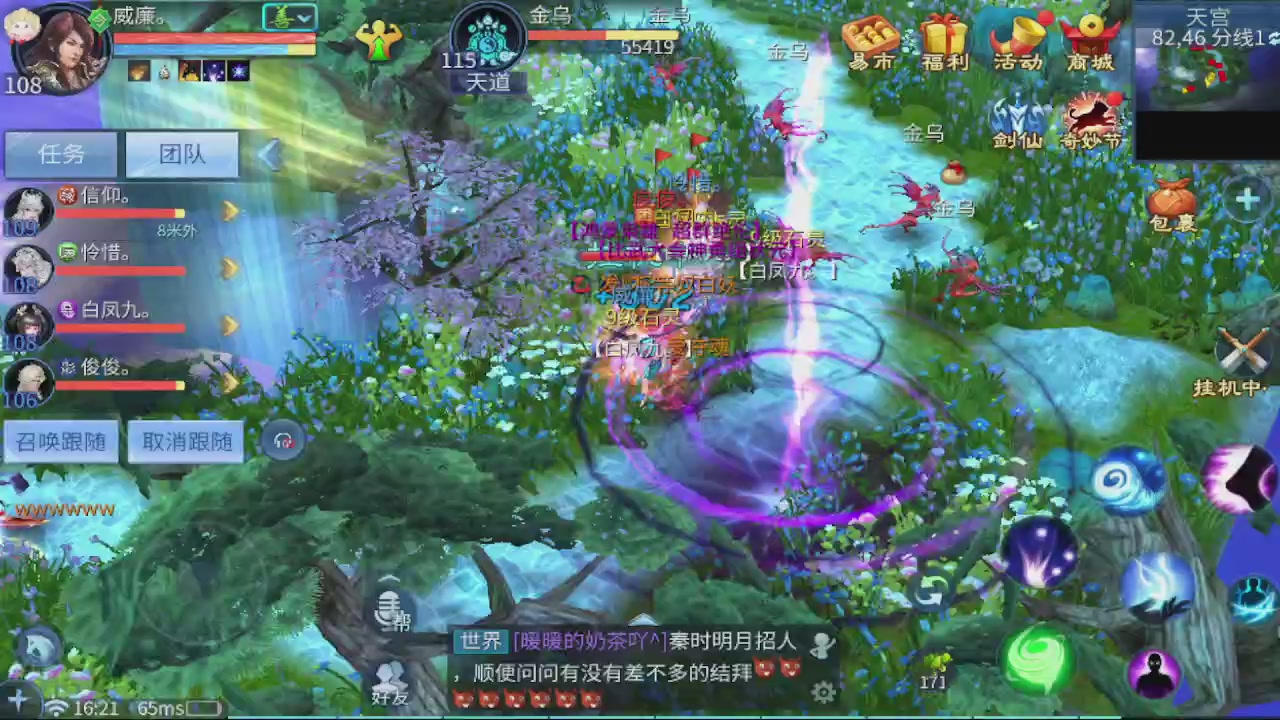Toggle the 帮 guild microphone icon
The height and width of the screenshot is (720, 1280).
pos(390,608)
